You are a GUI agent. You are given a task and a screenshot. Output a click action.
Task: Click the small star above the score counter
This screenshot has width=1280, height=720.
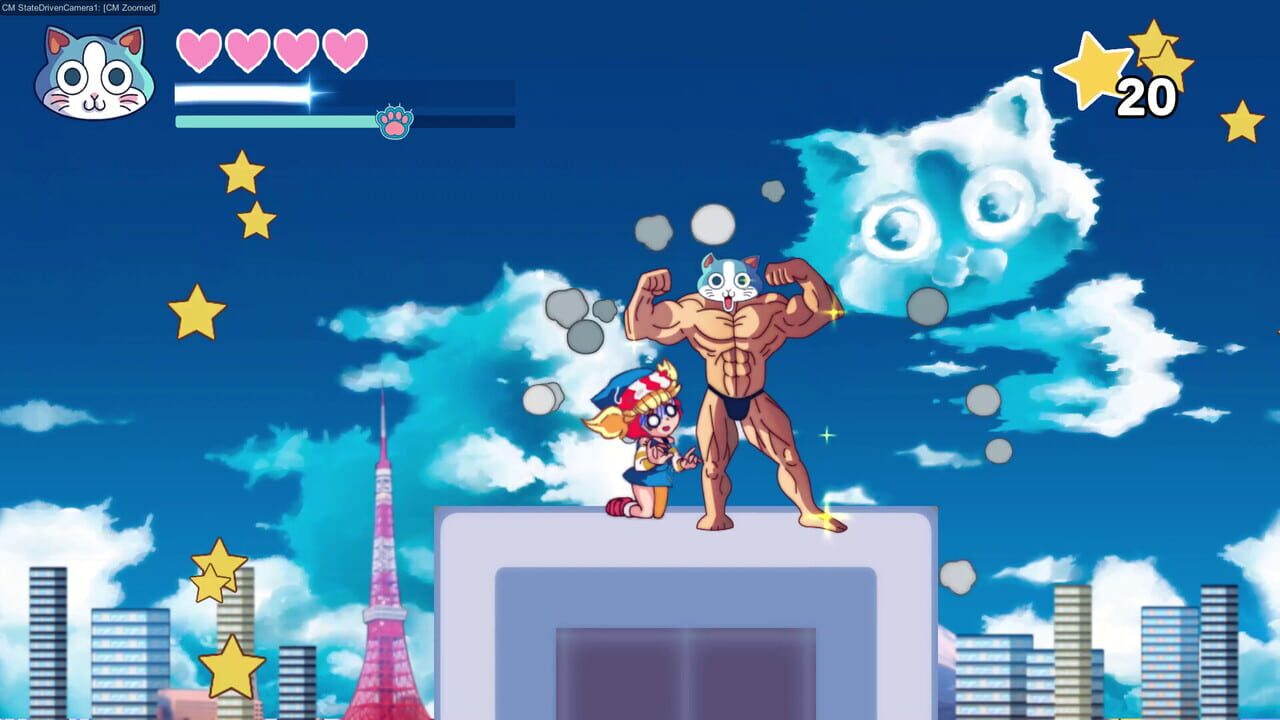(1155, 43)
